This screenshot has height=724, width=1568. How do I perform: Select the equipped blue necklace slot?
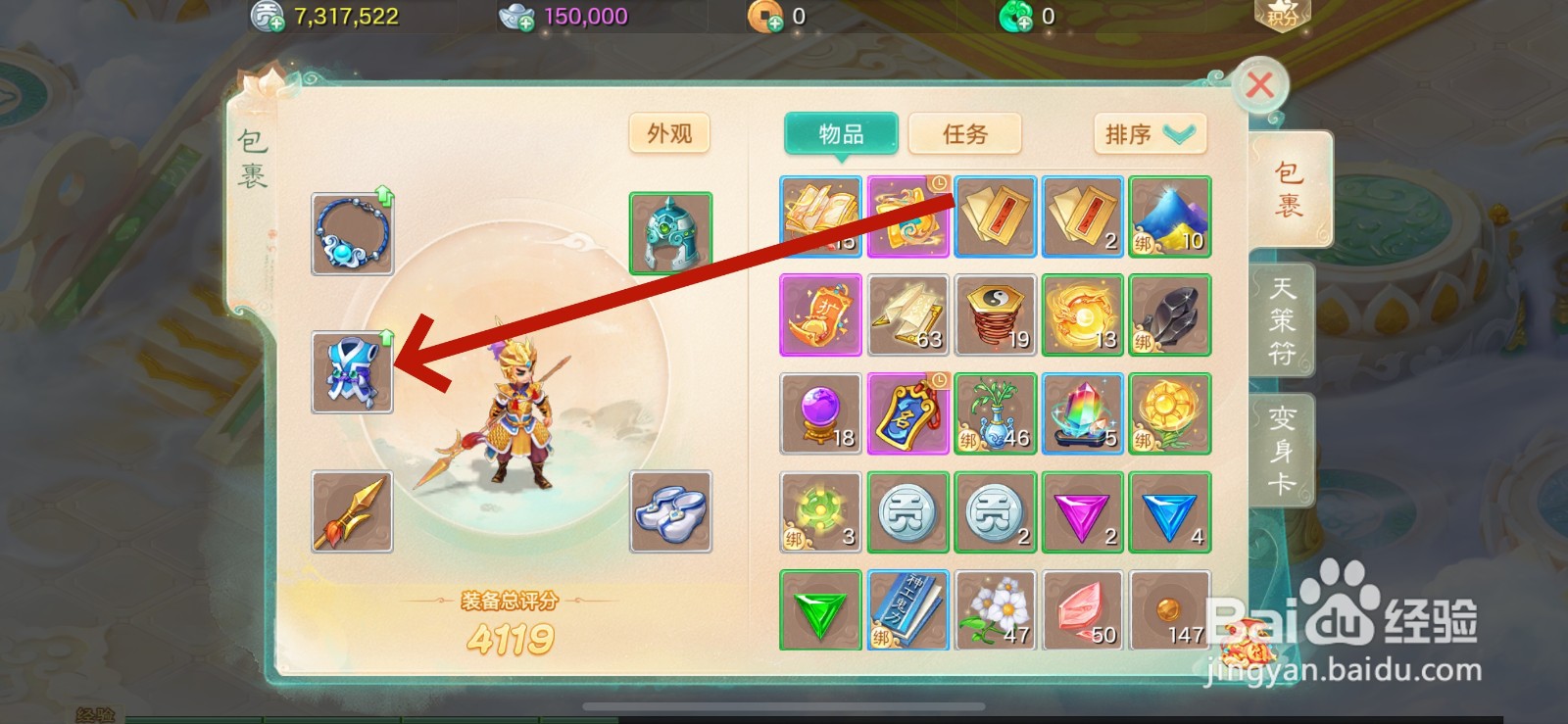(x=351, y=233)
